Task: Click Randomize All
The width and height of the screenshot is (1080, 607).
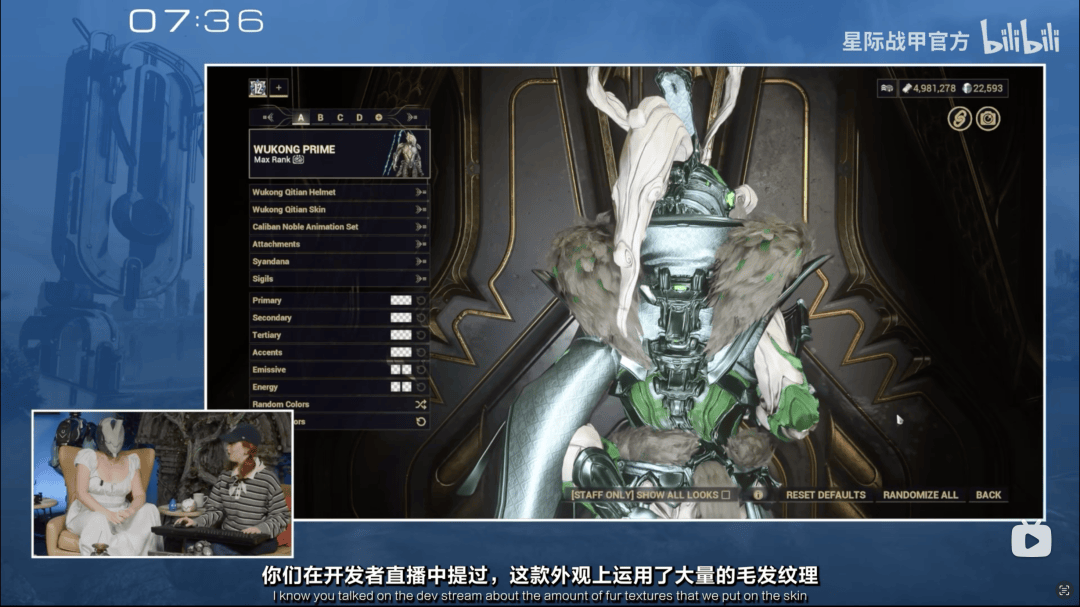Action: point(921,495)
